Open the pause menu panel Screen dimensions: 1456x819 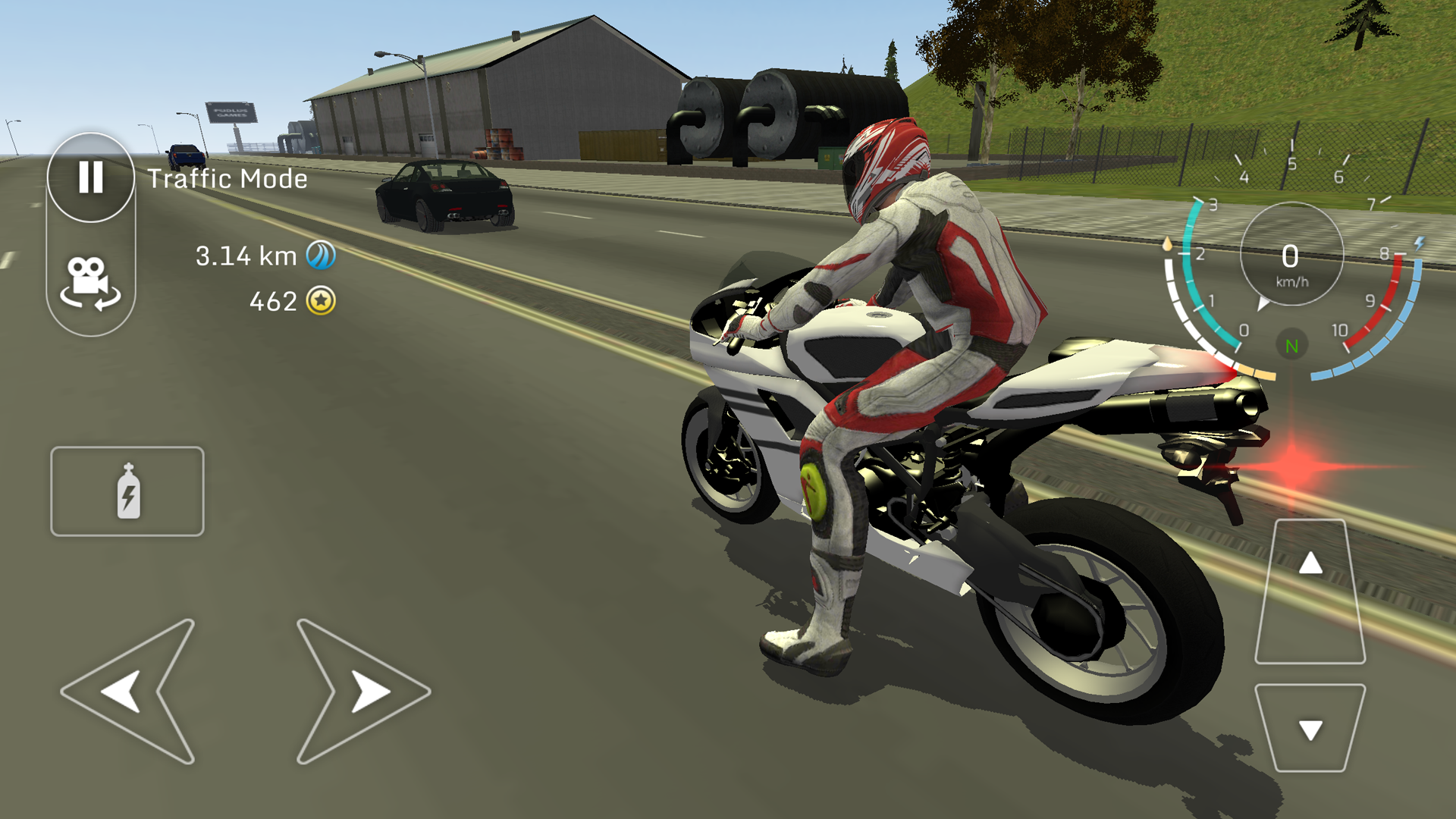[90, 177]
